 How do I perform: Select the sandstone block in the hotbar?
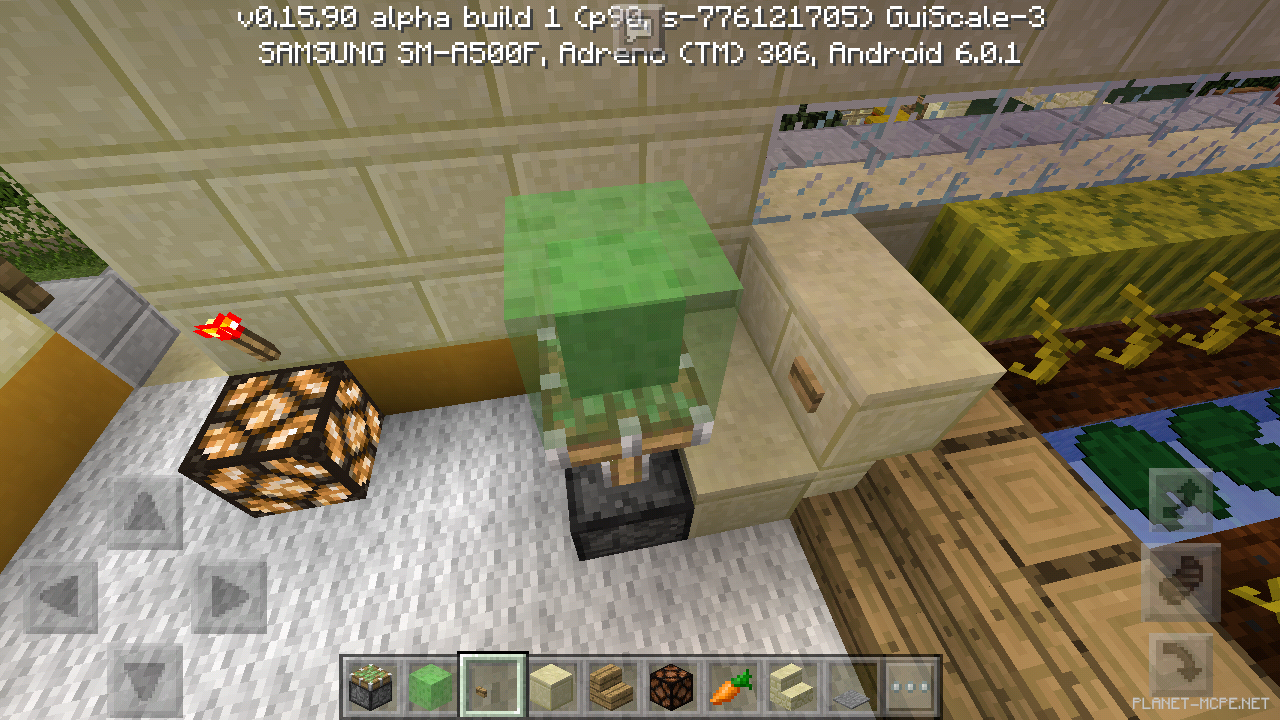click(551, 687)
